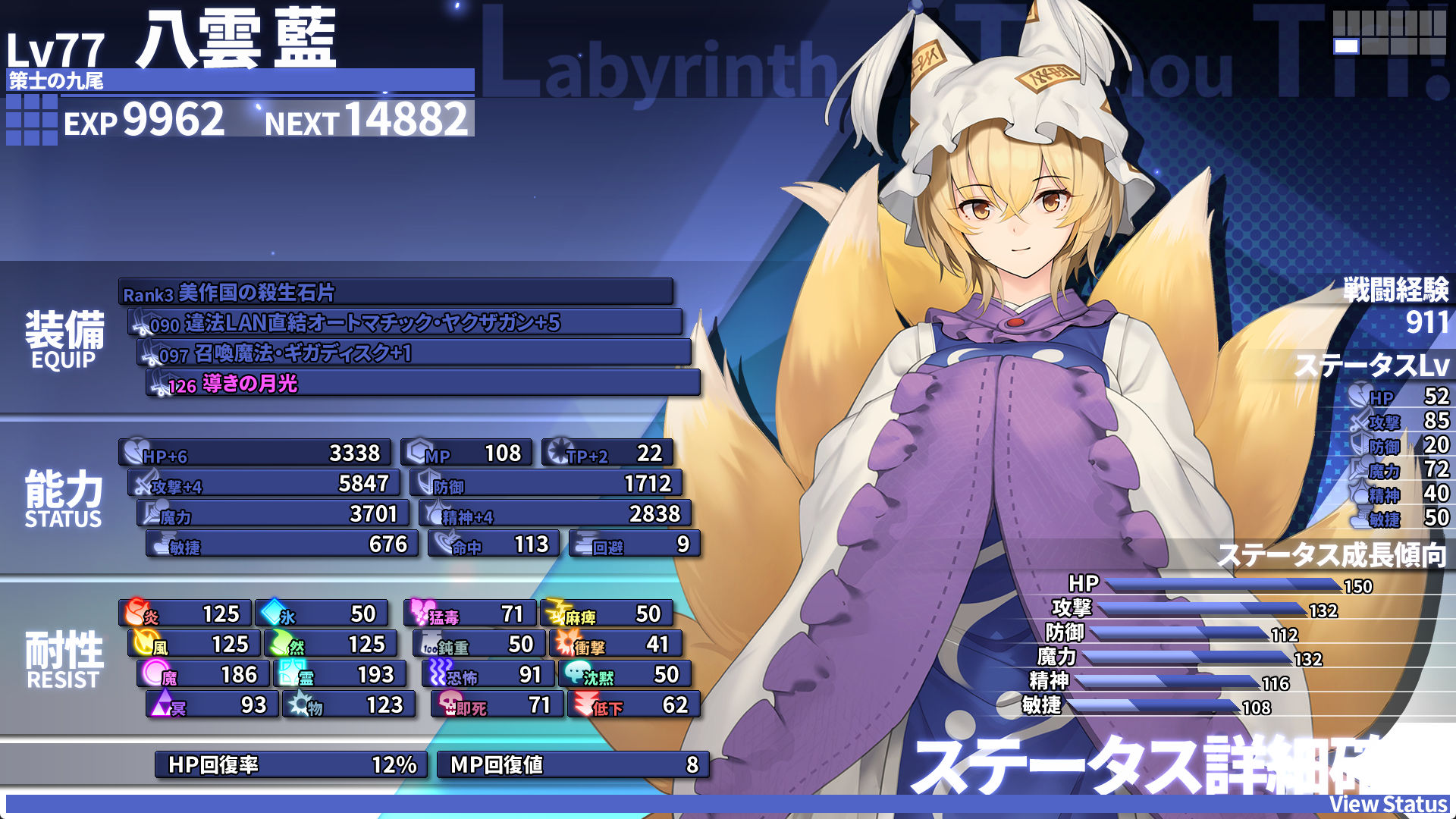
Task: Click the paralysis (麻痺) resistance icon
Action: (554, 613)
